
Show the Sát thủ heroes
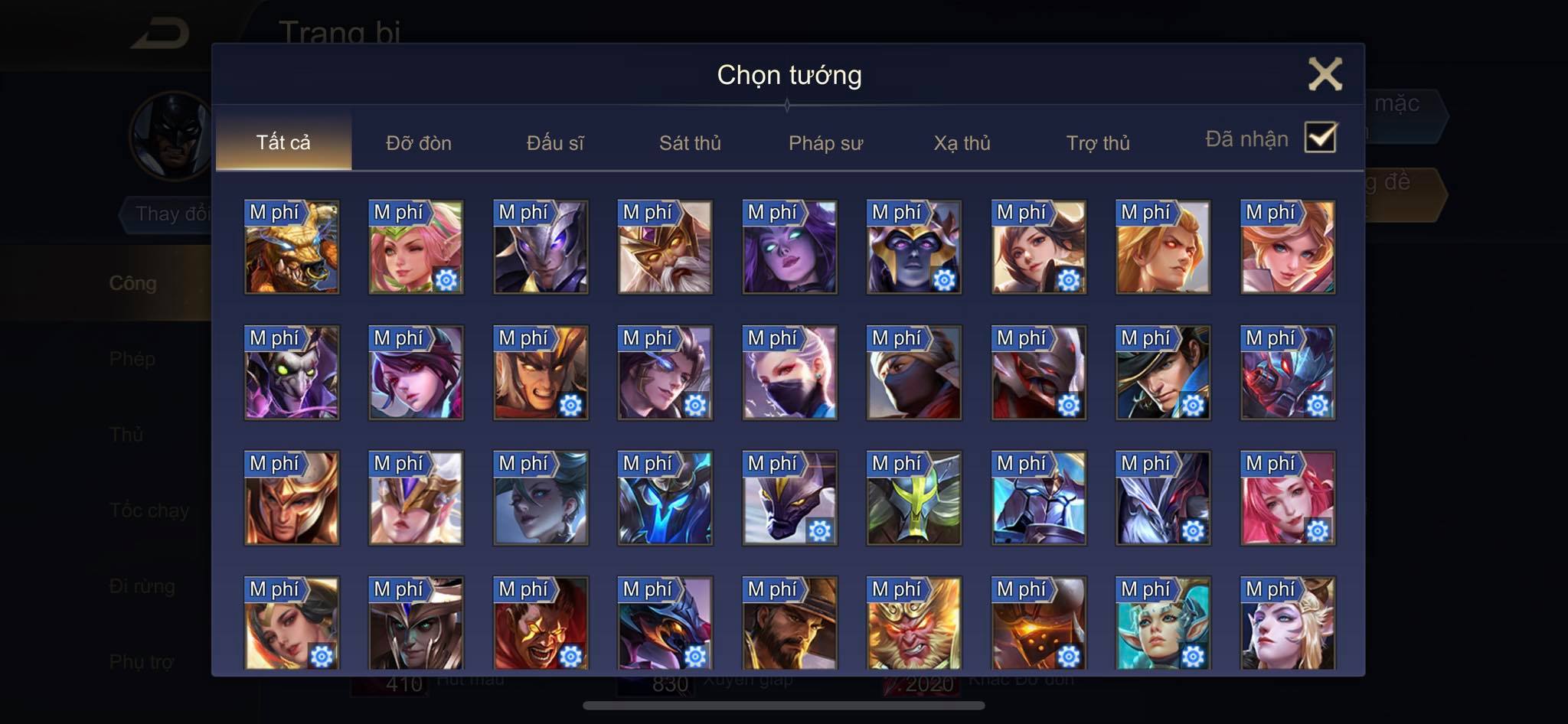point(690,142)
